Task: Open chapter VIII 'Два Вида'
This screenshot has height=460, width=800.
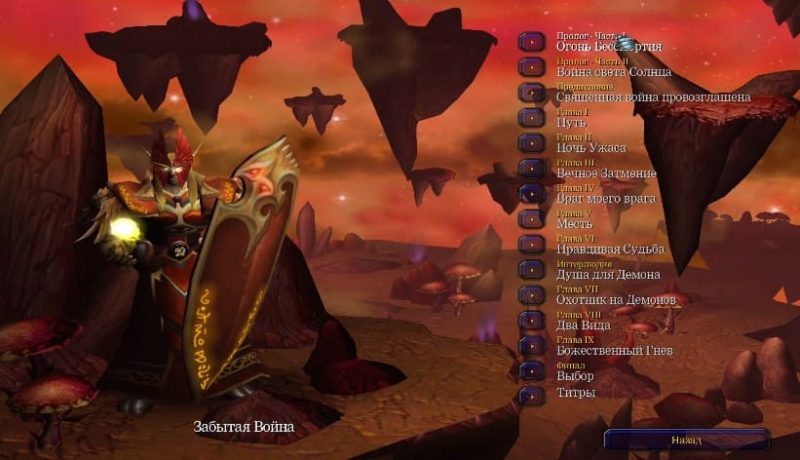Action: point(532,321)
